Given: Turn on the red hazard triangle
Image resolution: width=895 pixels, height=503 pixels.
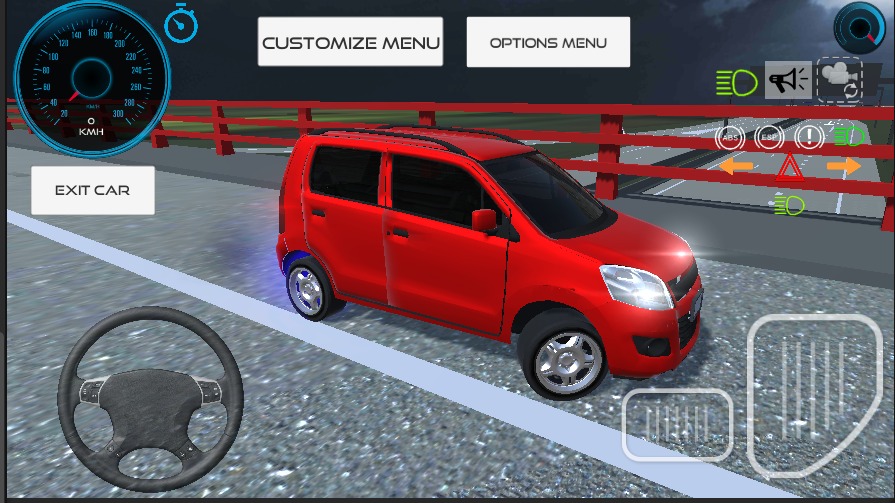Looking at the screenshot, I should click(x=789, y=168).
